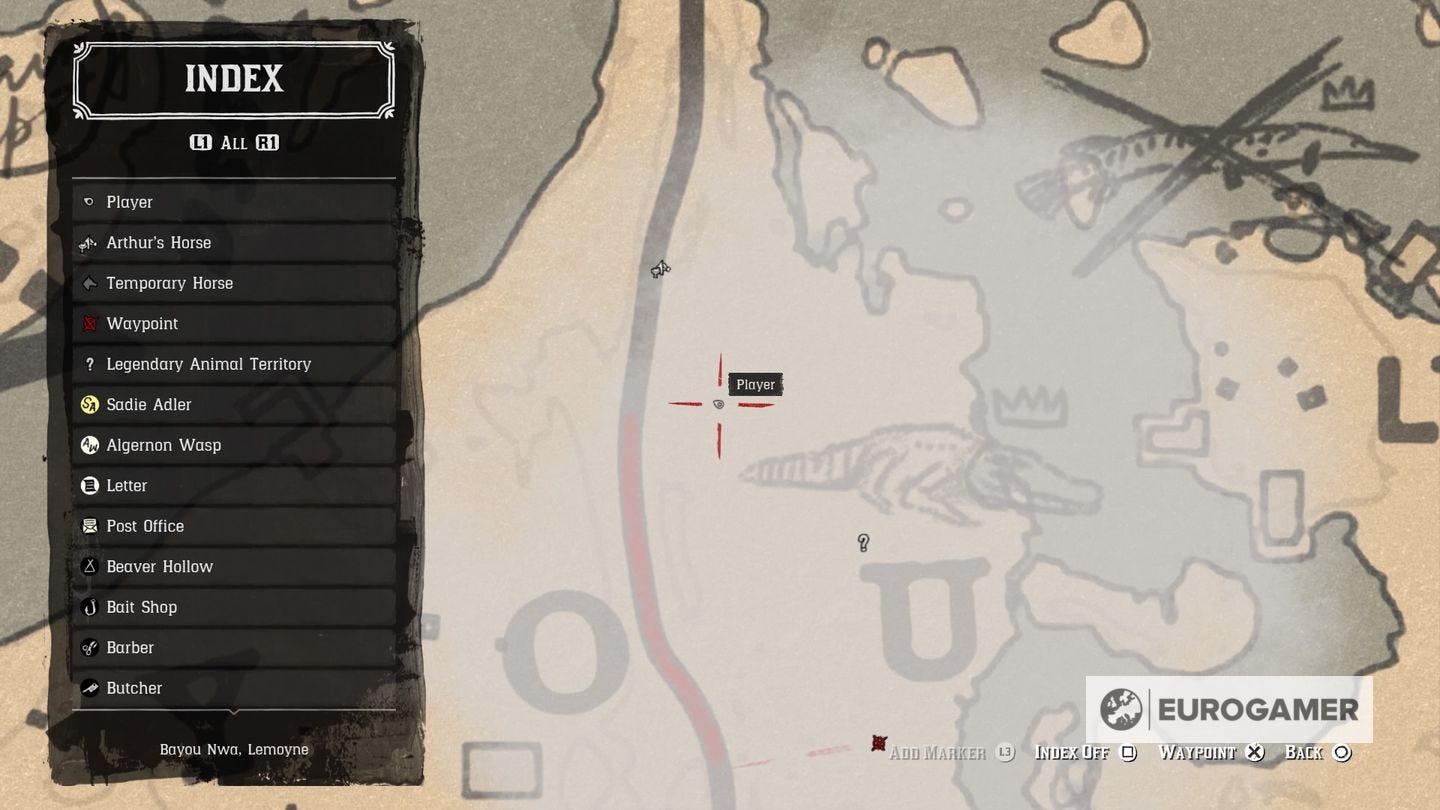Click the legendary animal question mark on the map

863,543
